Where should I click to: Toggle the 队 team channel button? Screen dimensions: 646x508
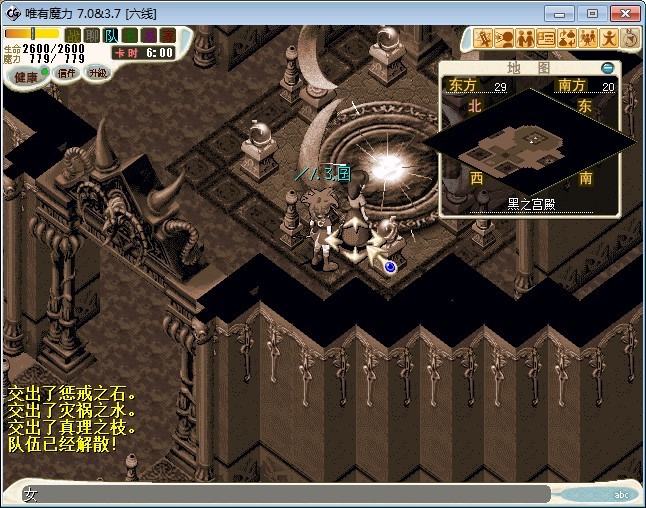111,35
